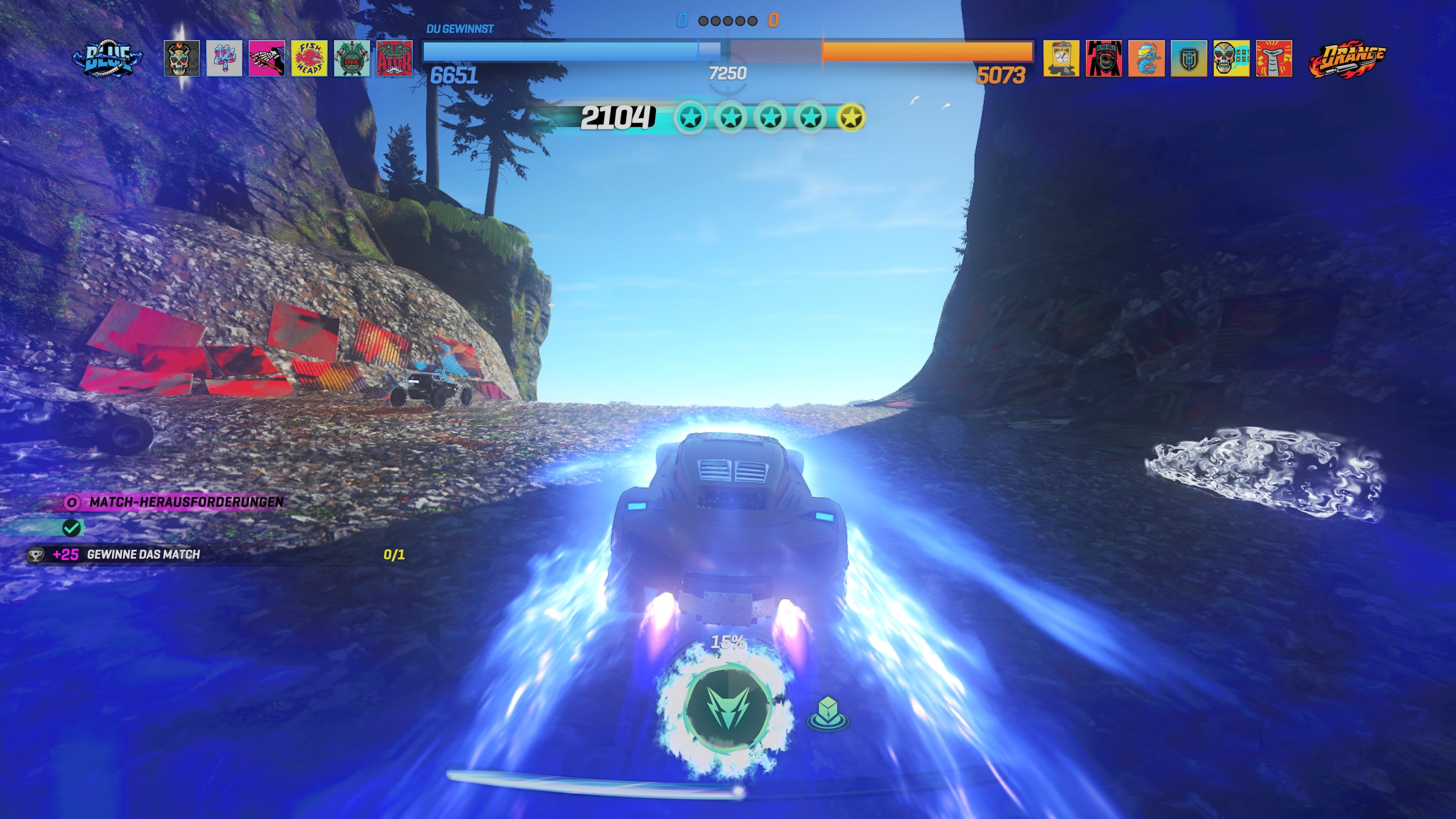
Task: Click the ALPHA MILE snake badge avatar
Action: pos(1103,60)
